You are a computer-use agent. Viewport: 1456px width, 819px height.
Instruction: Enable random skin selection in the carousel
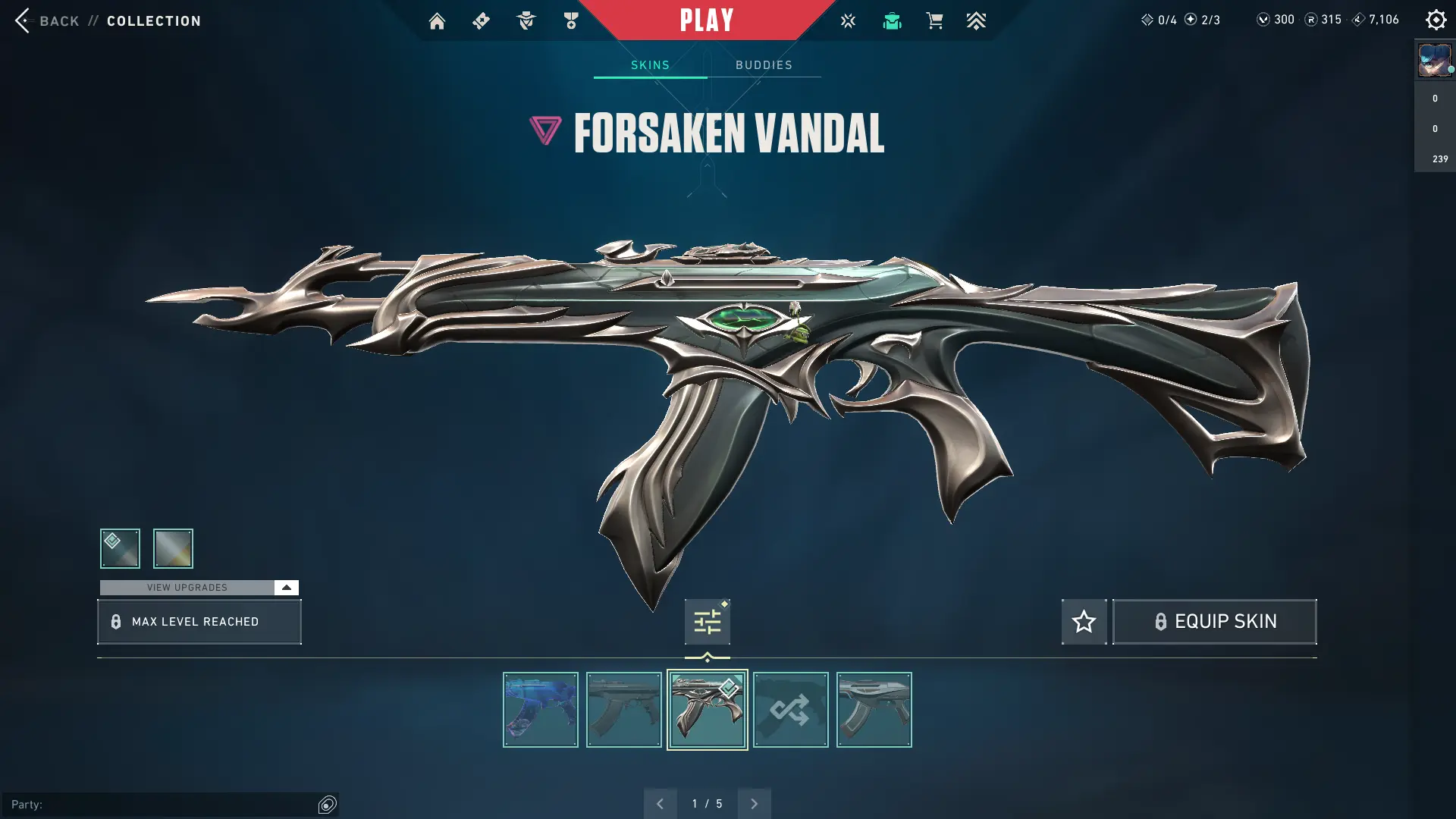[x=791, y=710]
